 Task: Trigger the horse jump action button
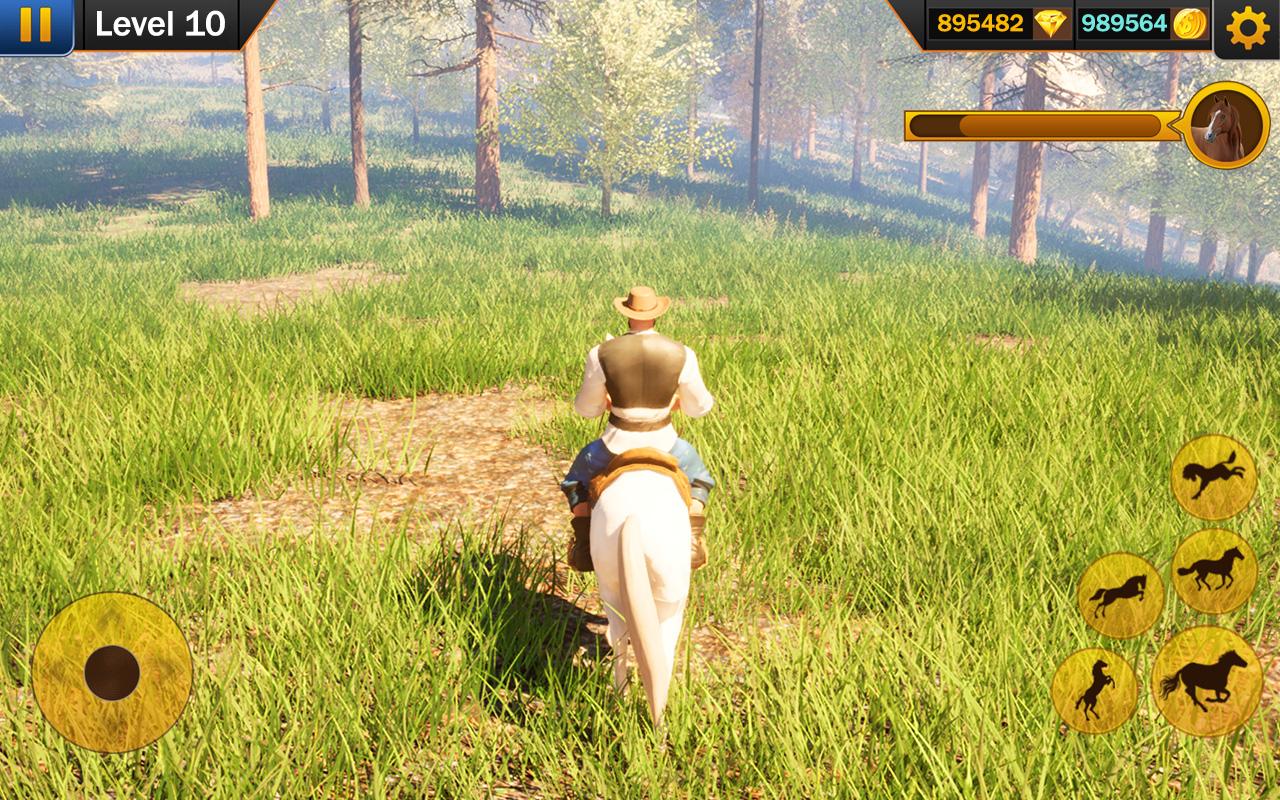[x=1120, y=595]
